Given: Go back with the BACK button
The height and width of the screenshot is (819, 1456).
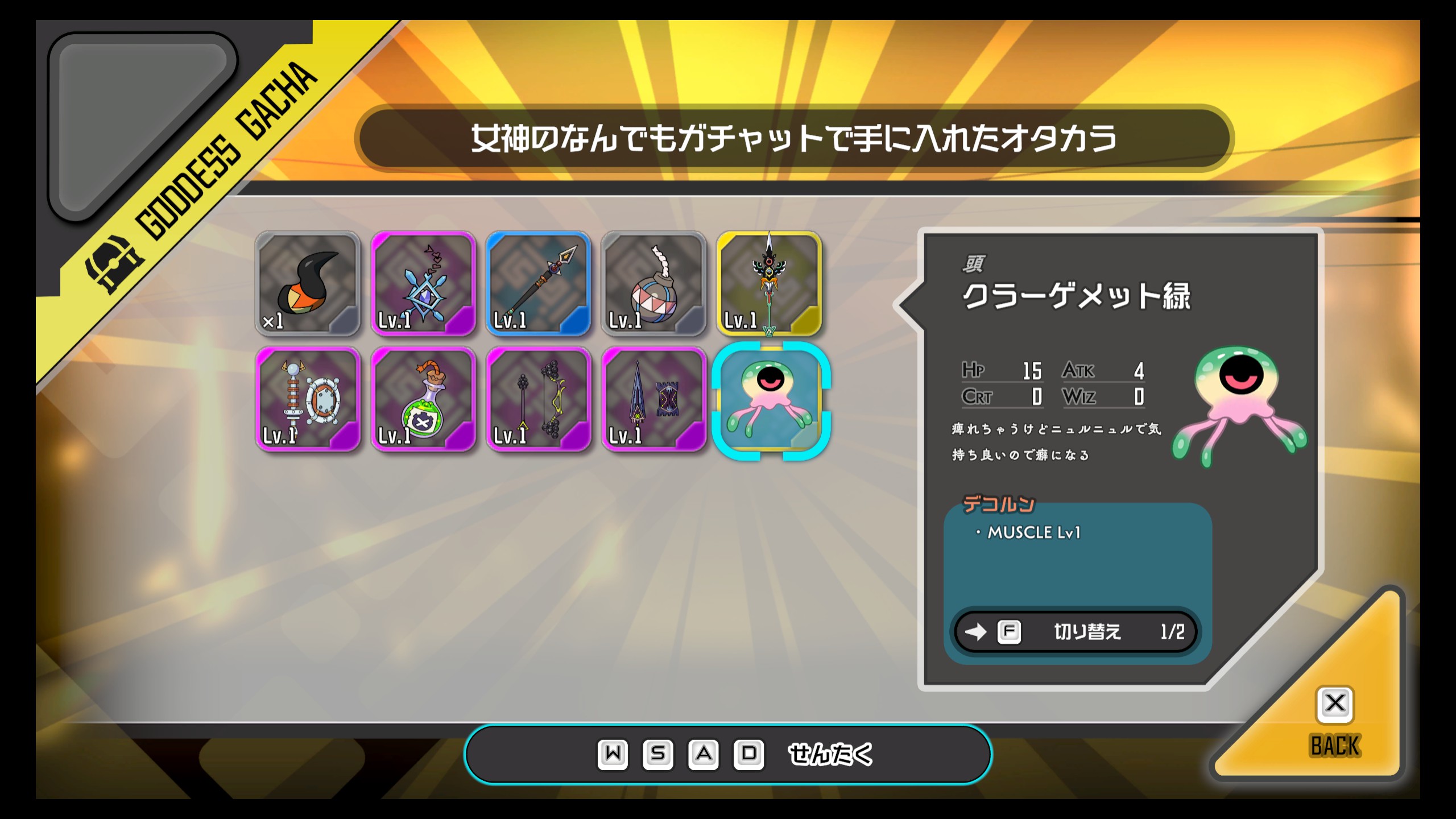Looking at the screenshot, I should (x=1334, y=722).
